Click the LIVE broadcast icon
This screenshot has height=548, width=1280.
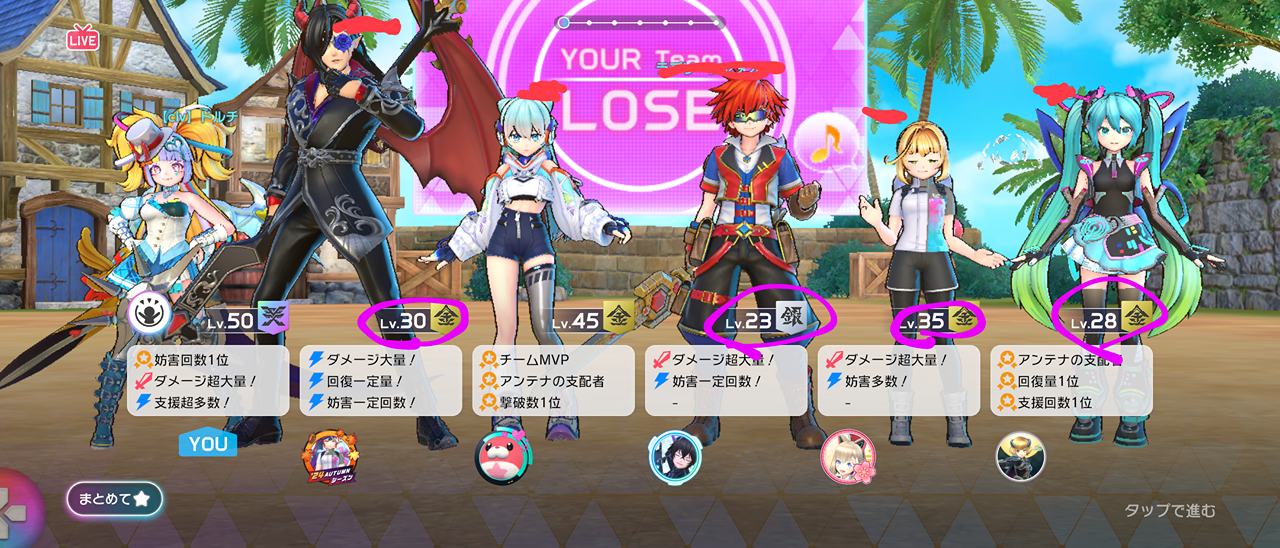click(x=82, y=38)
